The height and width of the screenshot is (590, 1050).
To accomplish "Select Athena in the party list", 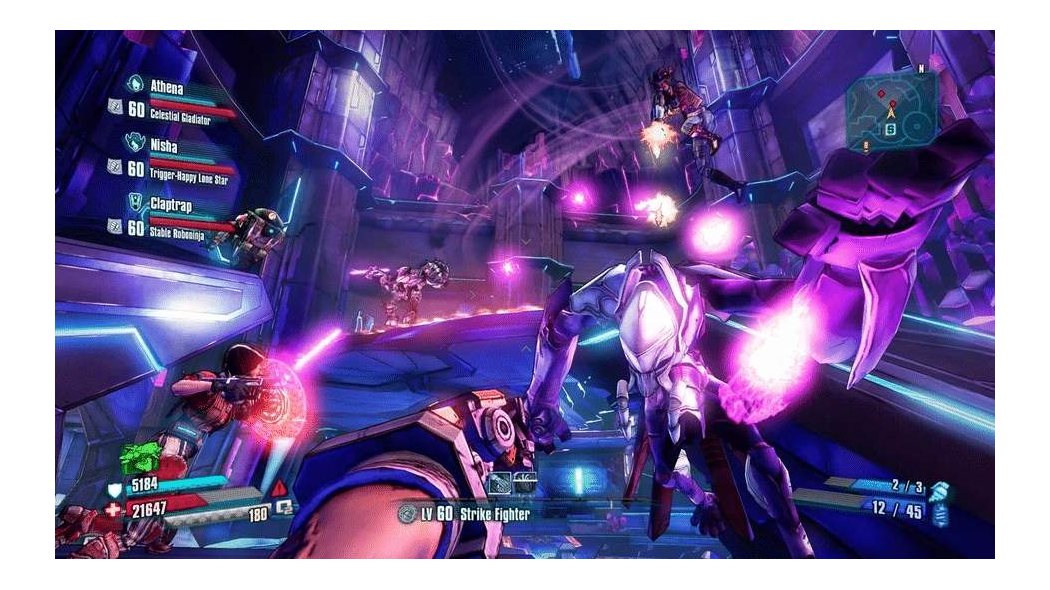I will point(167,87).
